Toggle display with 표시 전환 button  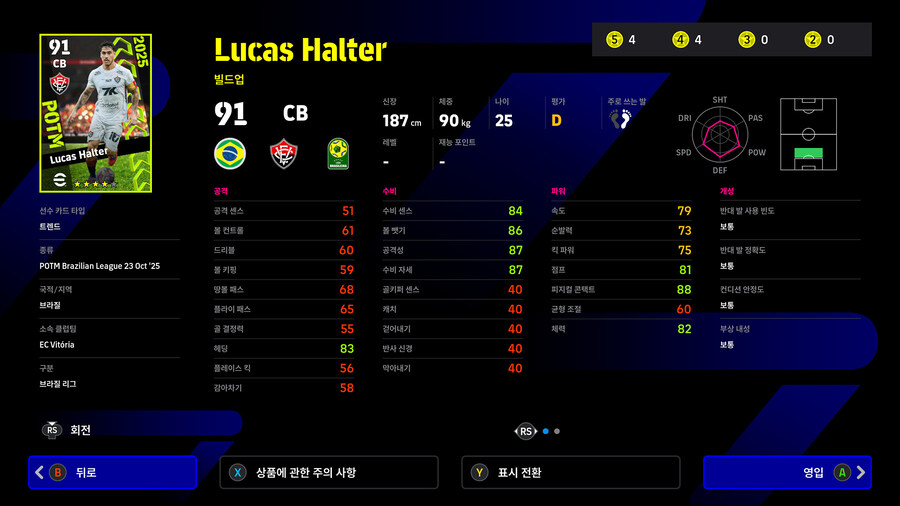(x=570, y=472)
